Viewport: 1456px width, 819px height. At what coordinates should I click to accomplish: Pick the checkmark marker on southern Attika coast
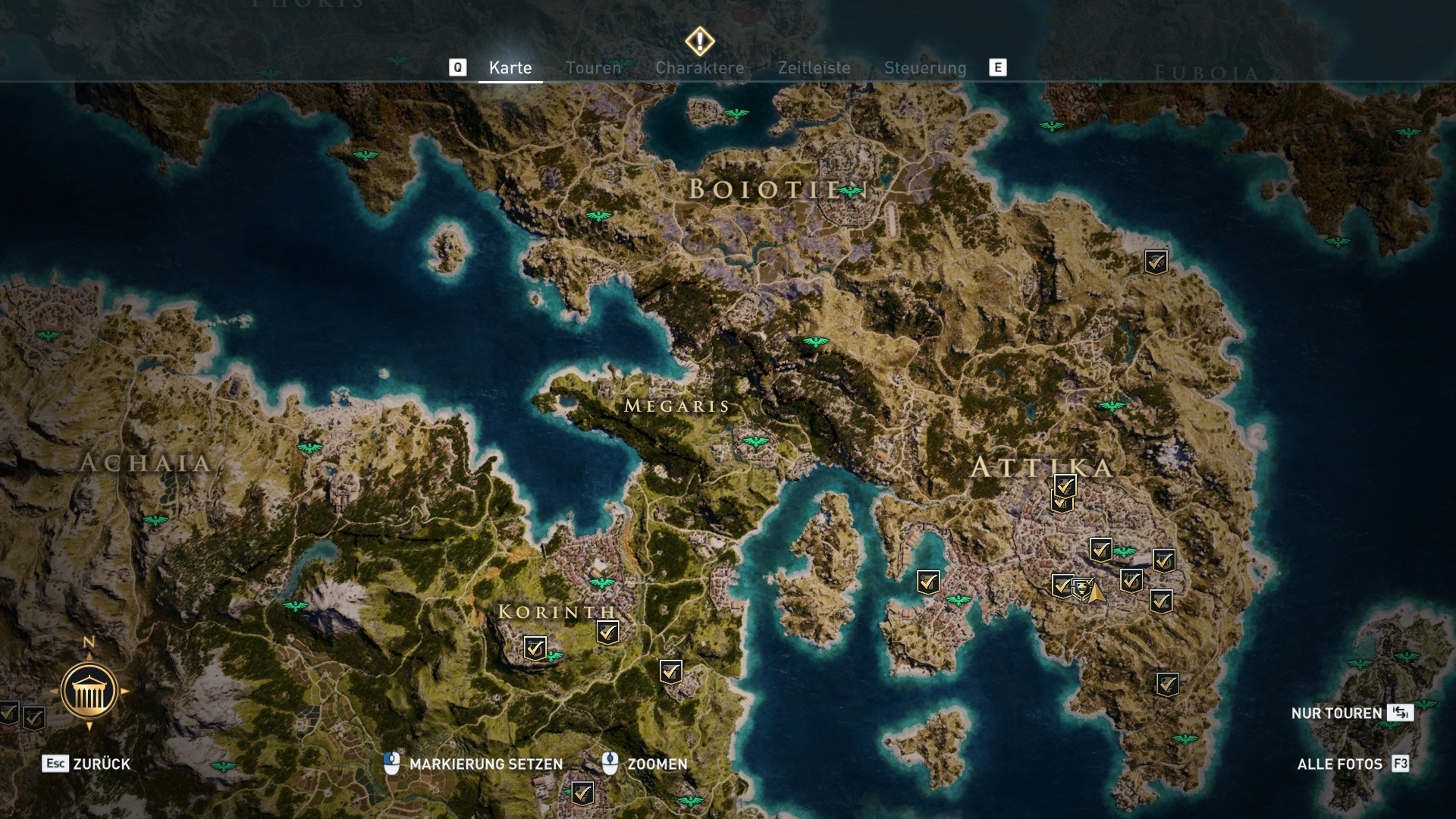1167,684
